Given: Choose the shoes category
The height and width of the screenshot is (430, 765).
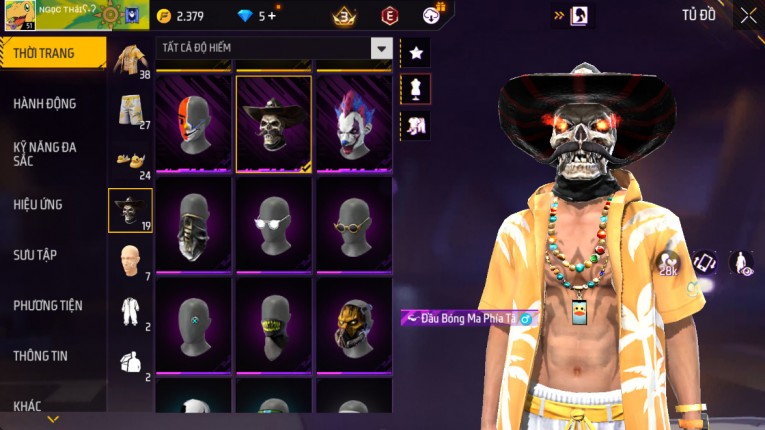Looking at the screenshot, I should tap(130, 159).
